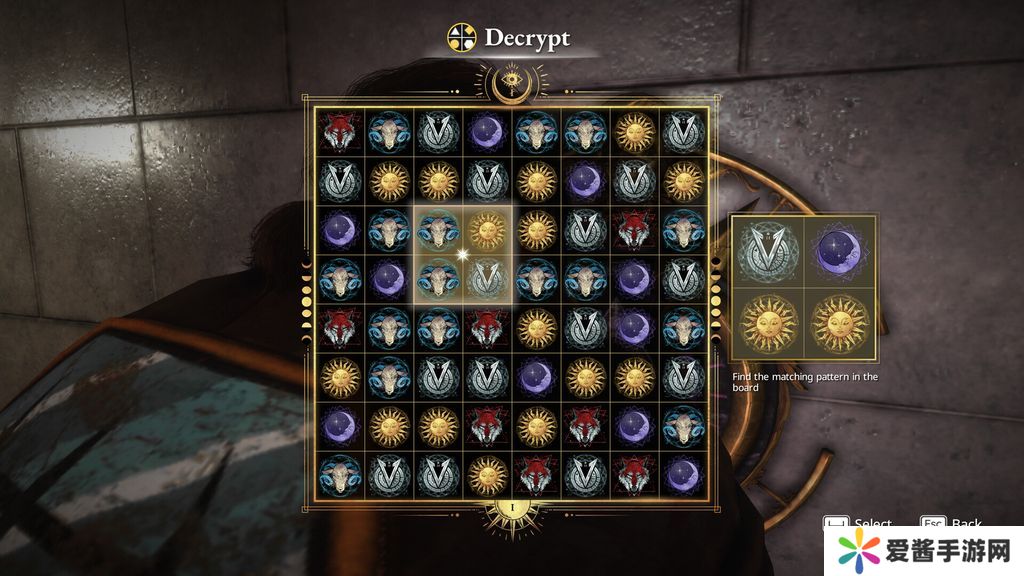Choose the V-sigil tile inside the highlighted cursor
The height and width of the screenshot is (576, 1024).
[487, 280]
